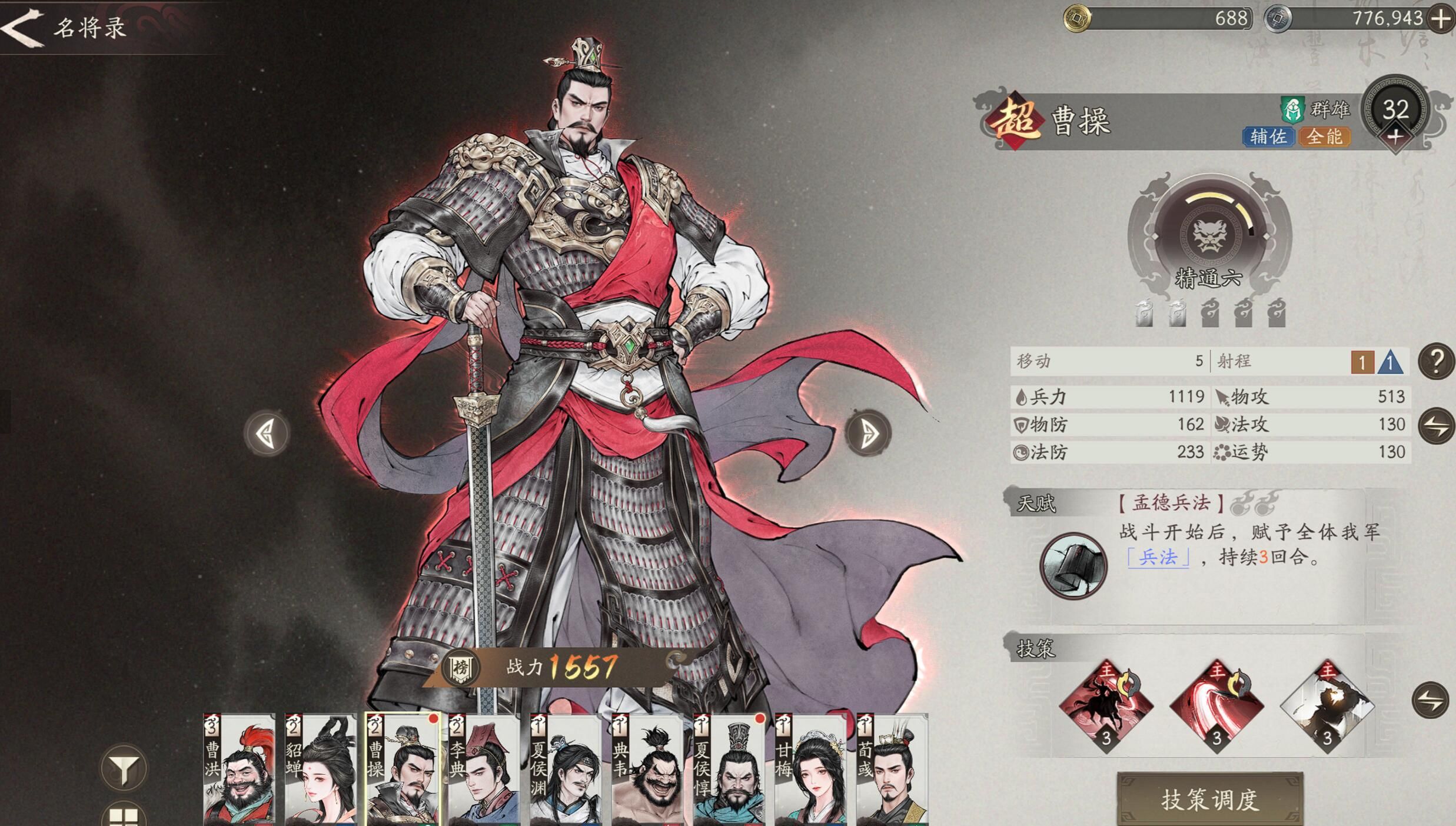
Task: Open the 技策调度 skill arrangement
Action: 1210,799
